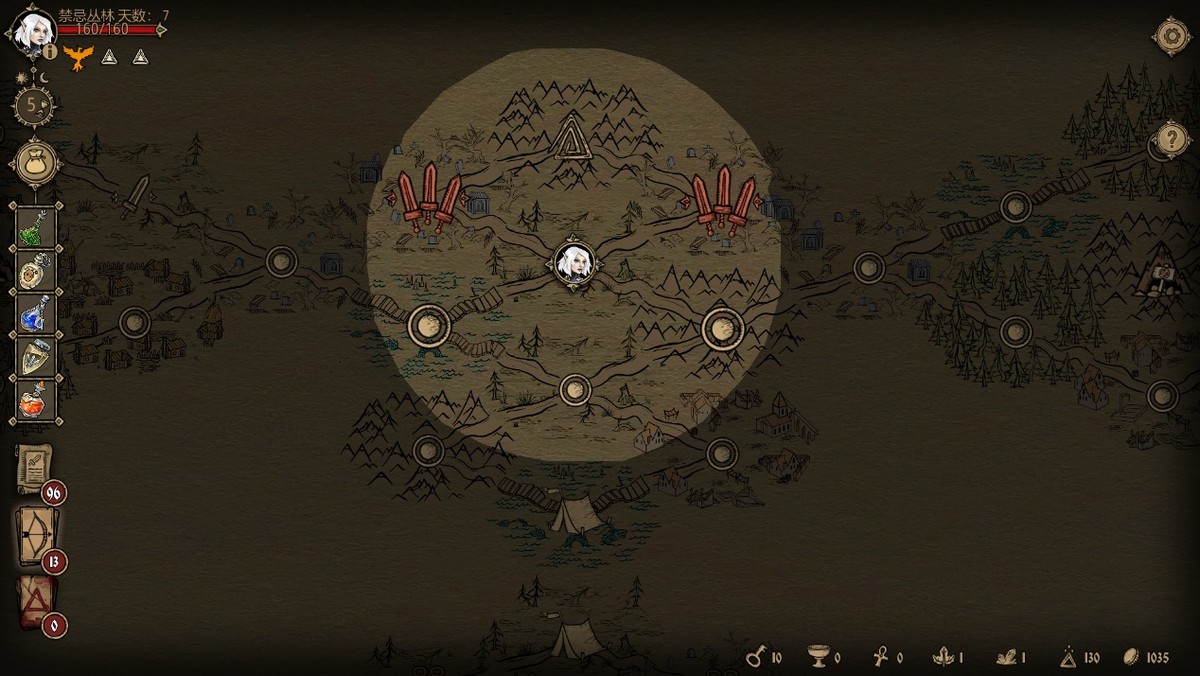1200x676 pixels.
Task: Open the white-haired hero portrait
Action: pos(32,30)
